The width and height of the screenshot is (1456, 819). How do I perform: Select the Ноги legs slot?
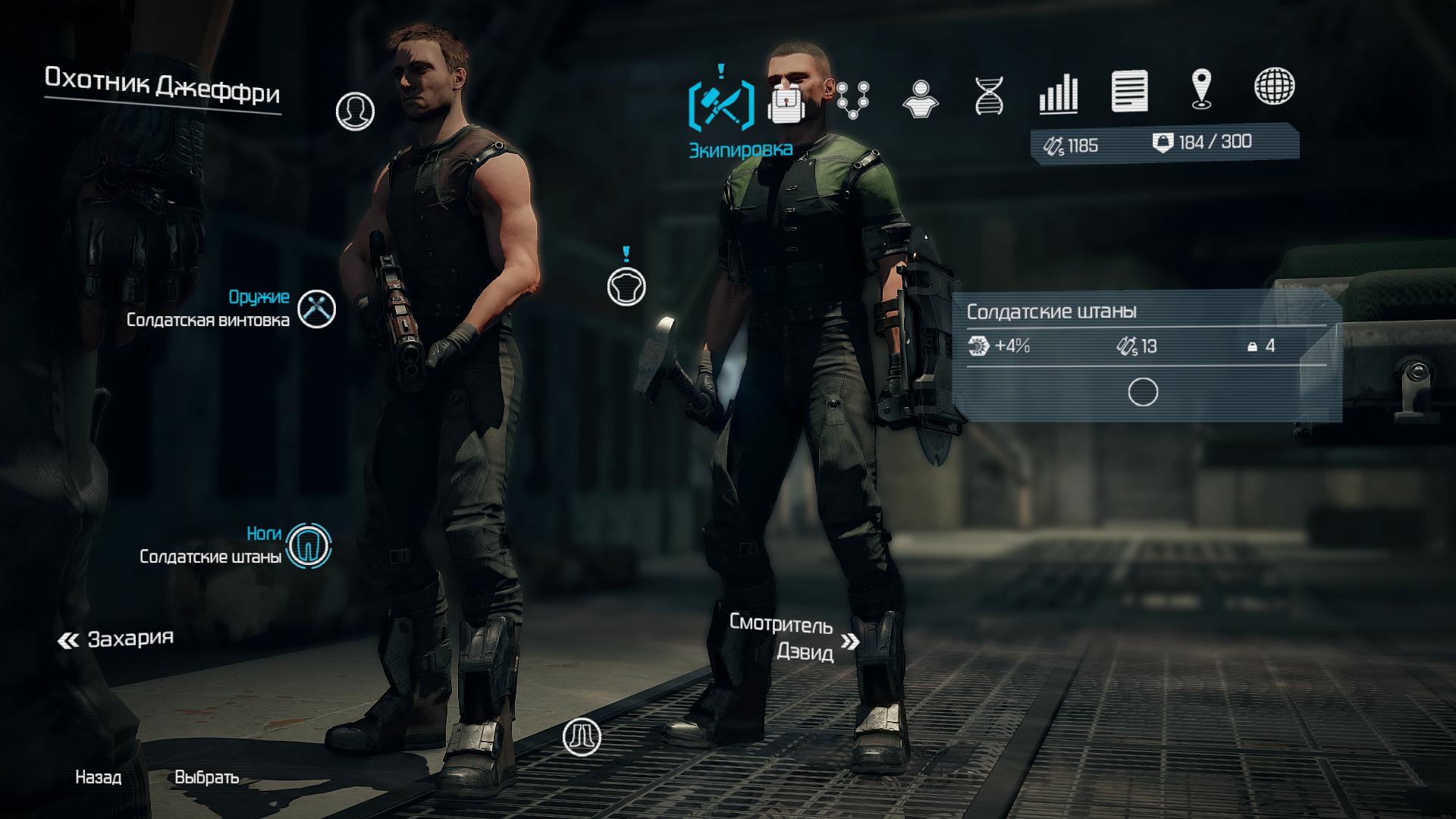pyautogui.click(x=309, y=545)
